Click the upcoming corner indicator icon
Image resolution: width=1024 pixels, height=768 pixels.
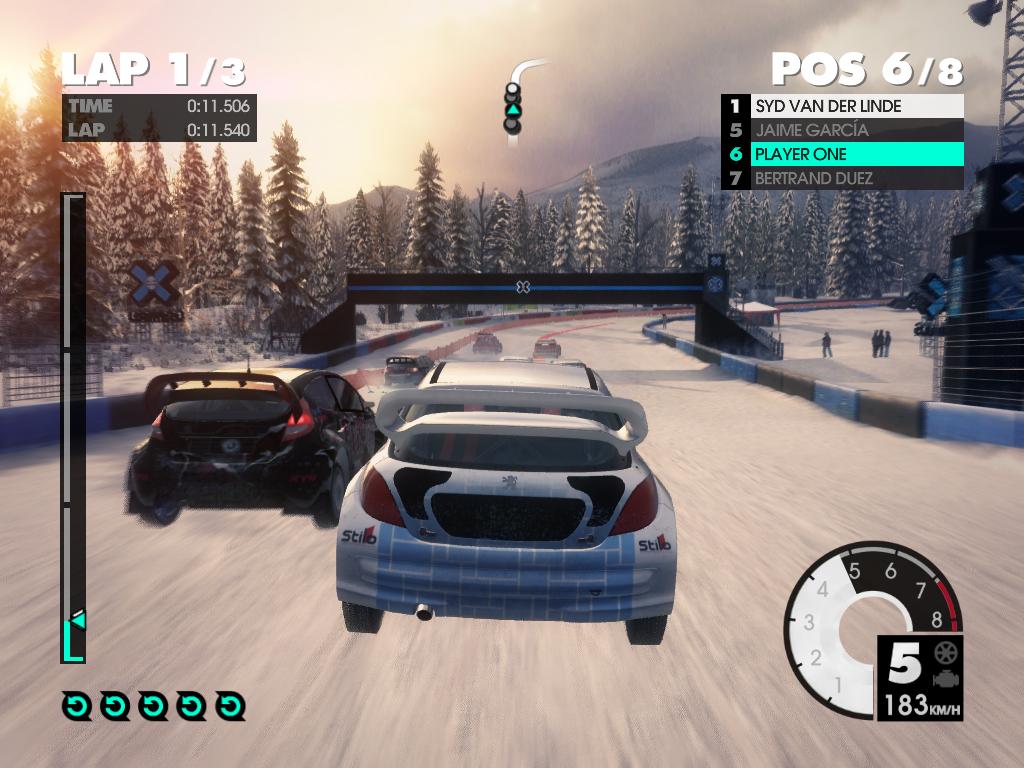[x=514, y=101]
